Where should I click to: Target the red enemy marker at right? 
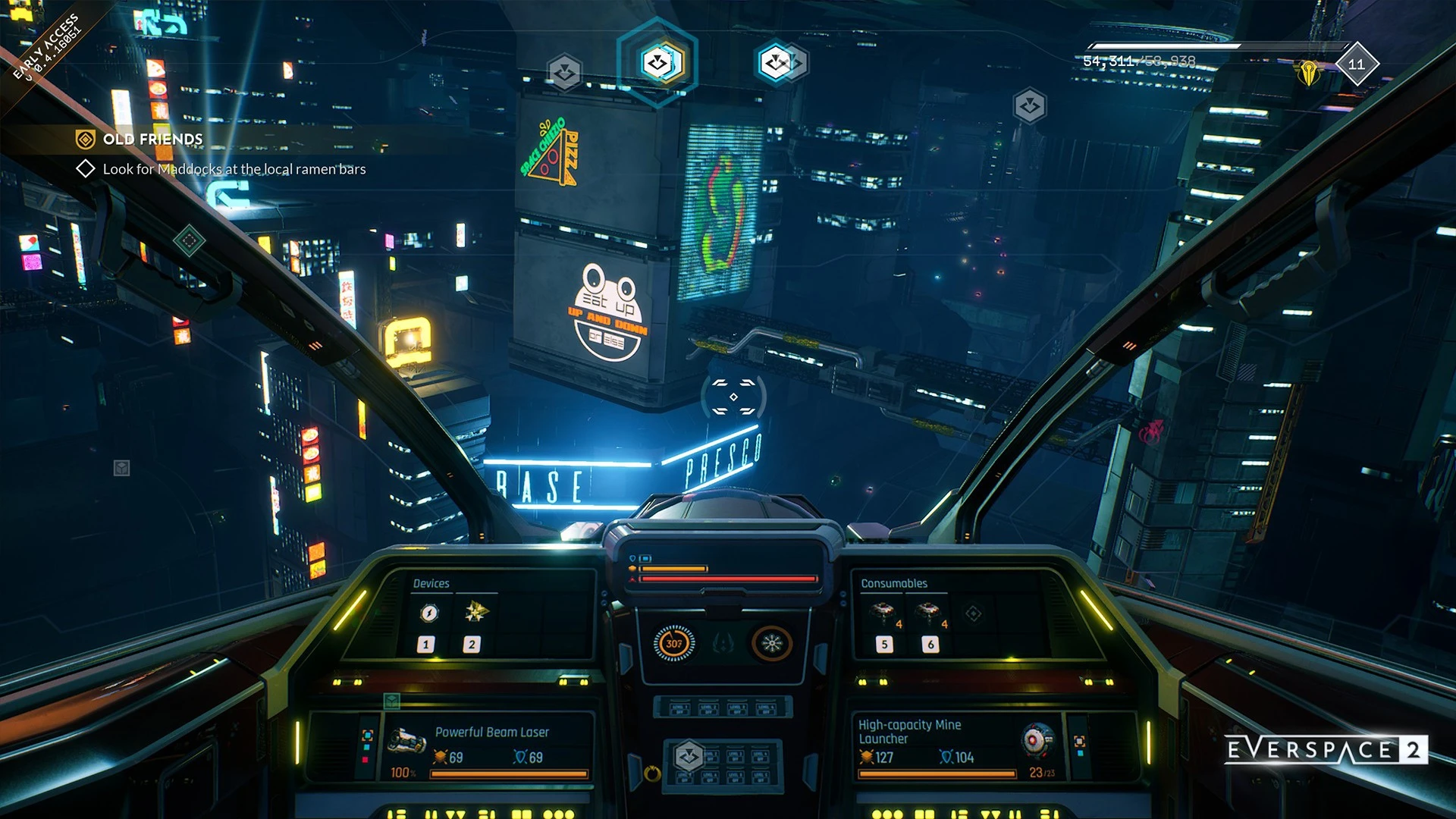click(x=1151, y=432)
